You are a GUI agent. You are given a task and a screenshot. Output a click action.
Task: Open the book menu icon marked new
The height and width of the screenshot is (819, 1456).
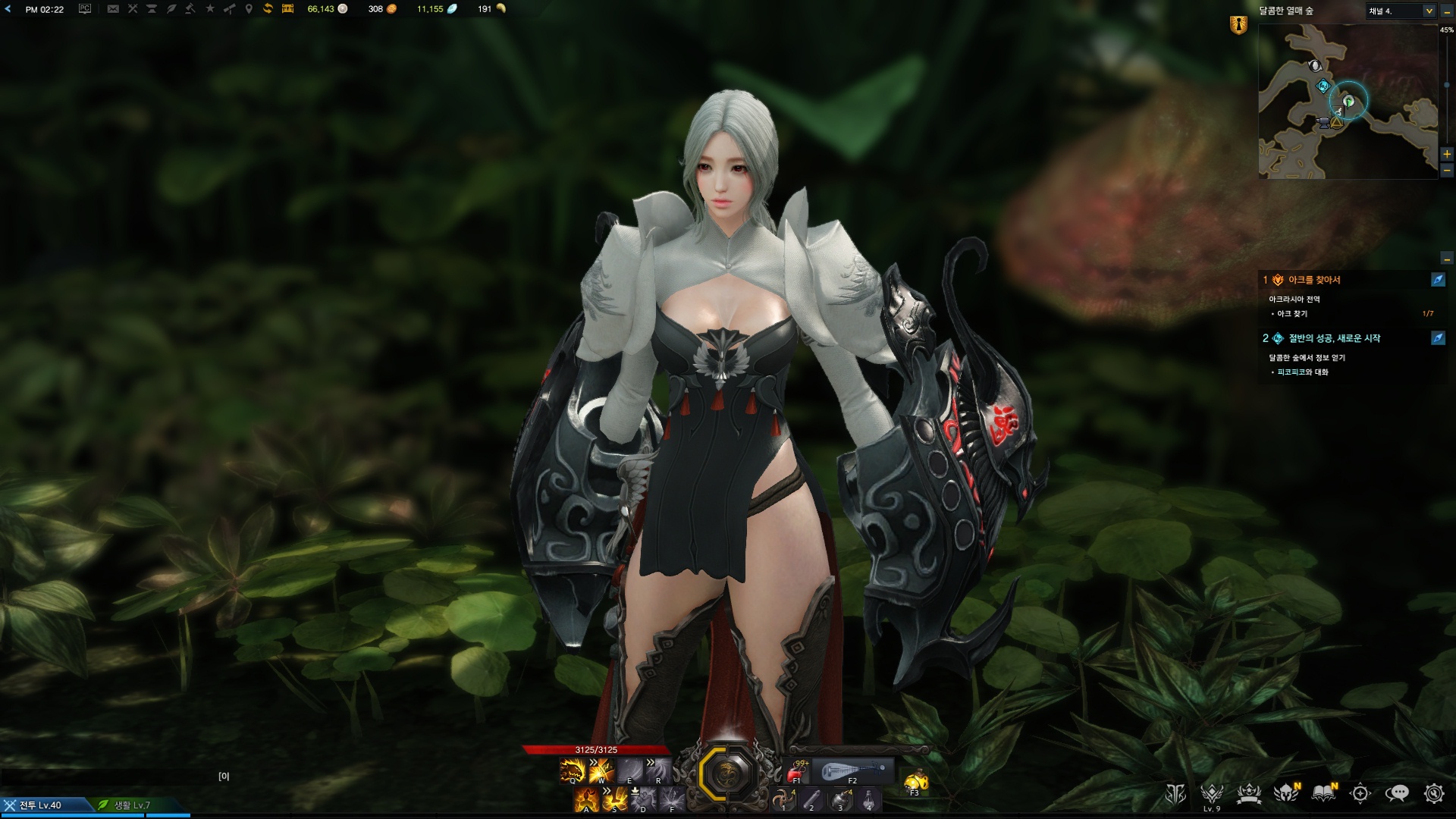click(1323, 793)
